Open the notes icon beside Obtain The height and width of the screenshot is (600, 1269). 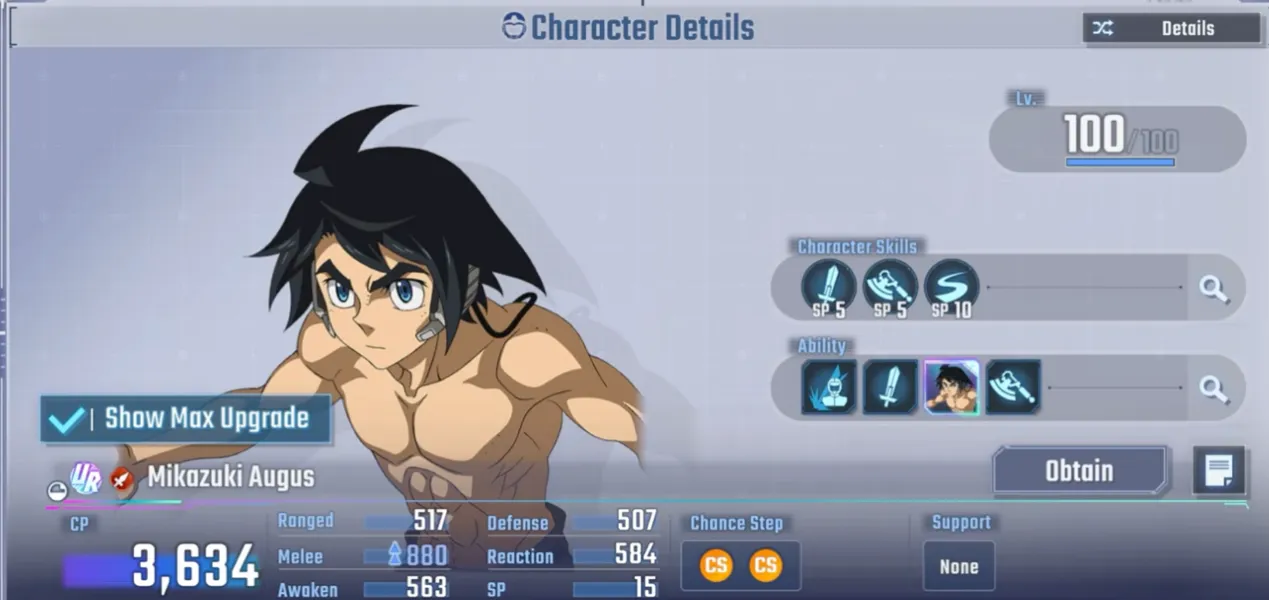(x=1218, y=471)
